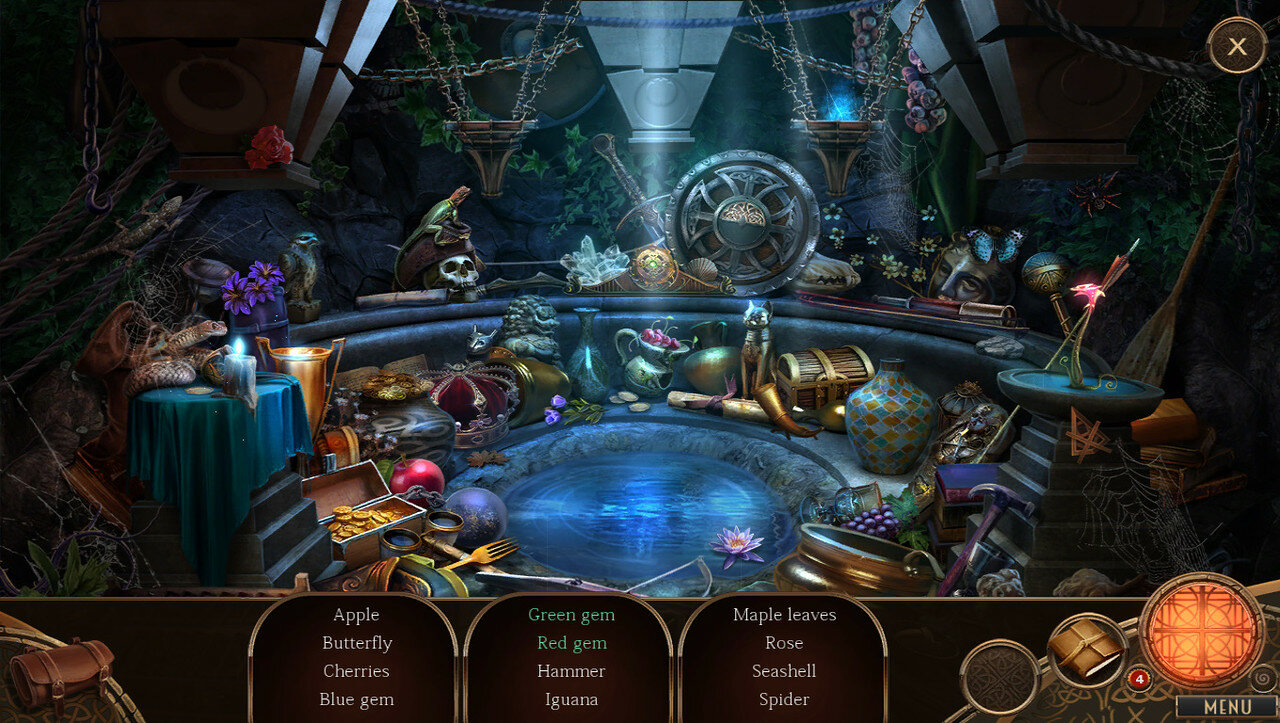Open the leather journal book
This screenshot has height=723, width=1280.
click(x=1086, y=651)
